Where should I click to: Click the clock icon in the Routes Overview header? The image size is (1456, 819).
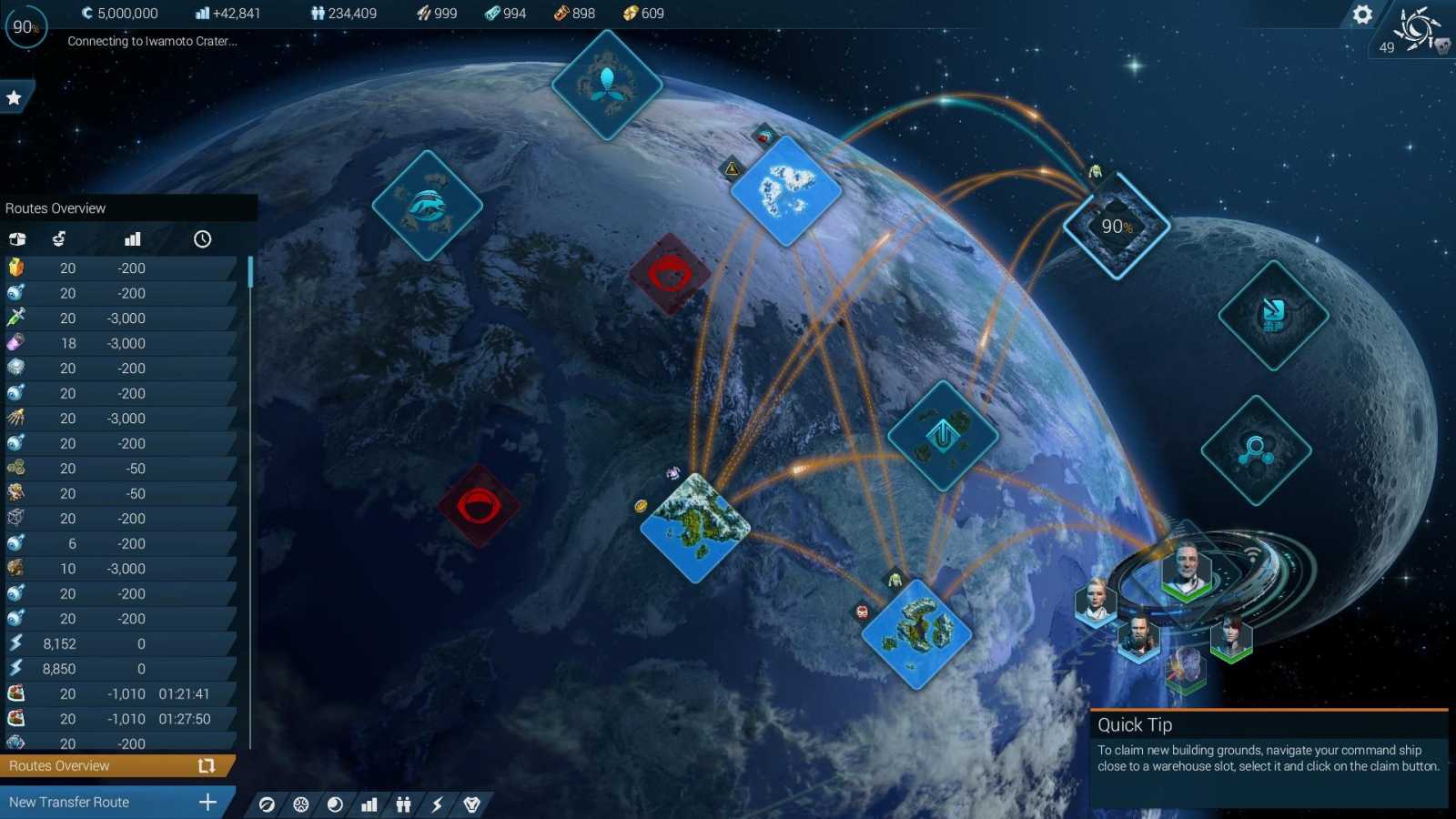[x=202, y=239]
